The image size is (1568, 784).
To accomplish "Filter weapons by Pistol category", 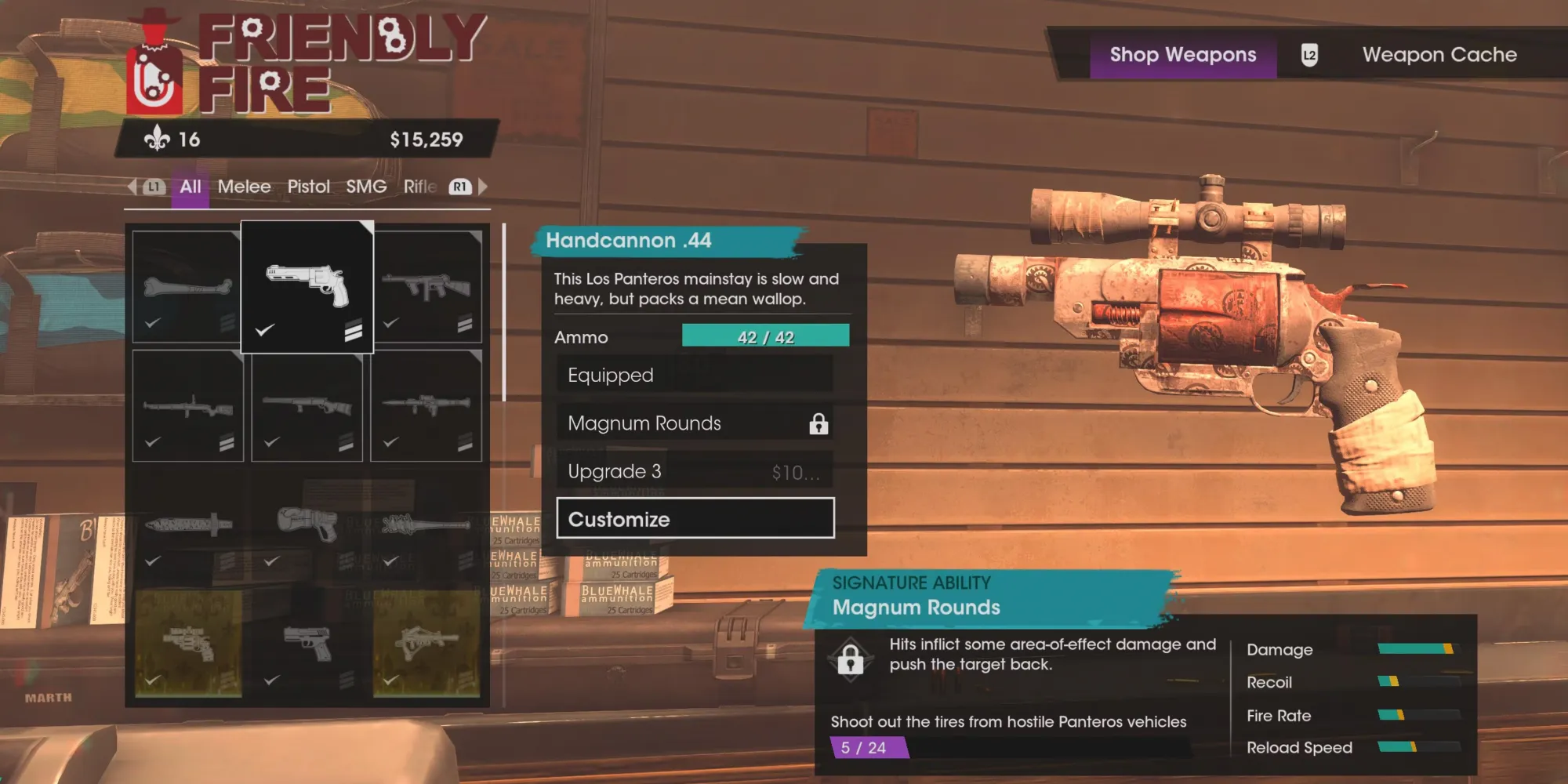I will pos(308,187).
